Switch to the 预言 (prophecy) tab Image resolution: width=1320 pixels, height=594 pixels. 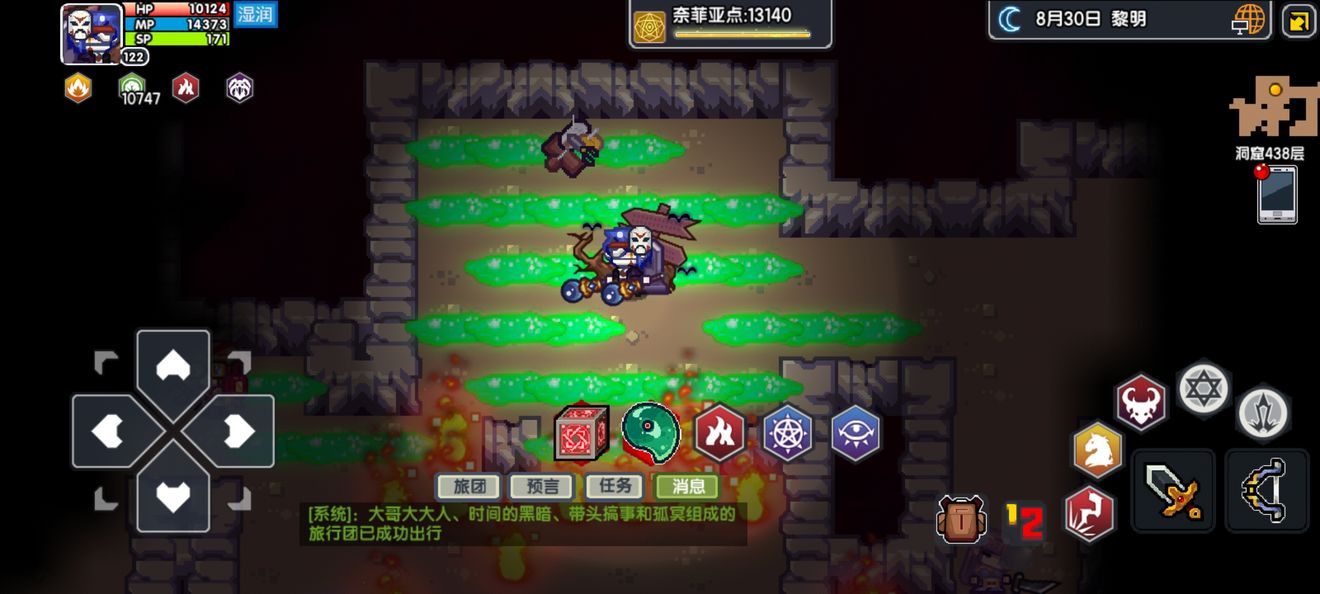tap(542, 486)
